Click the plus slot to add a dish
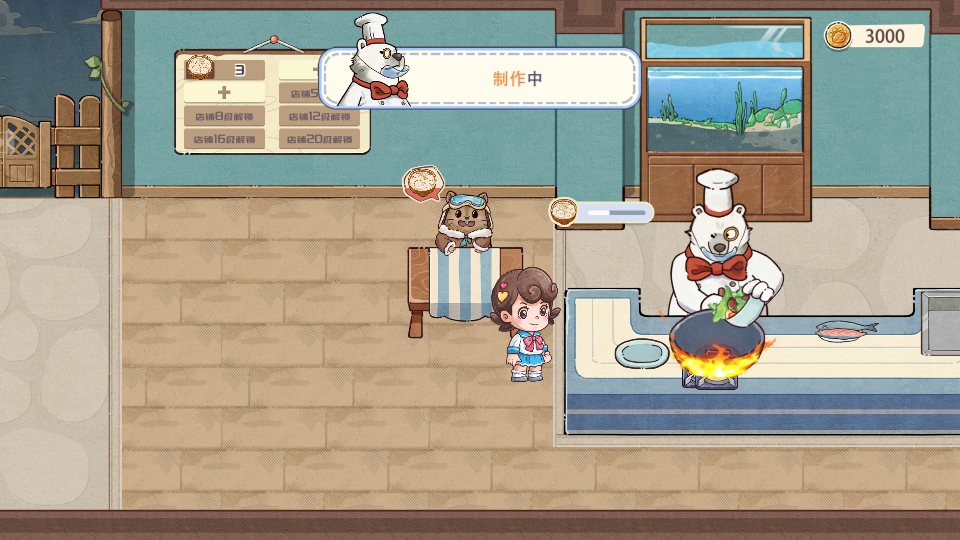The width and height of the screenshot is (960, 540). [225, 93]
